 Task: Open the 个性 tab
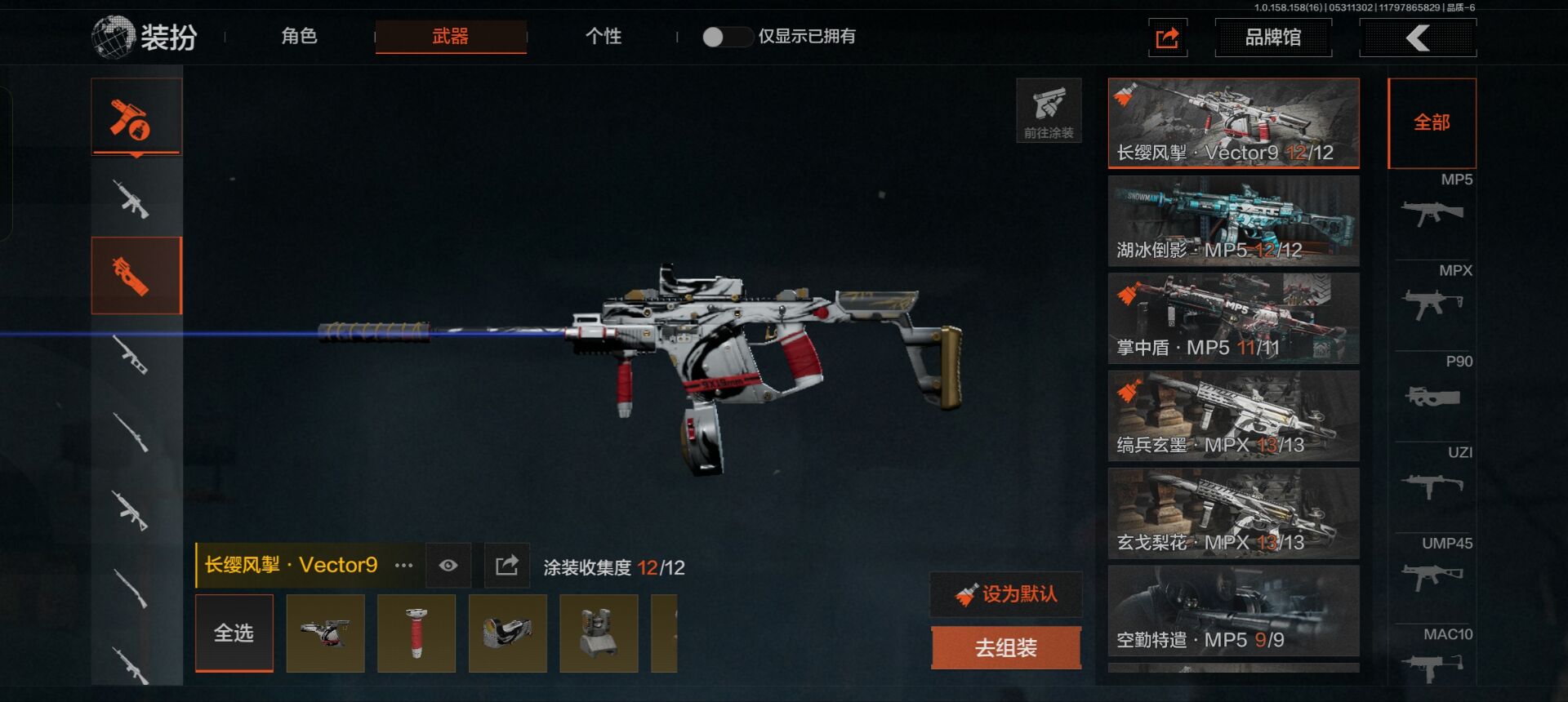(604, 37)
